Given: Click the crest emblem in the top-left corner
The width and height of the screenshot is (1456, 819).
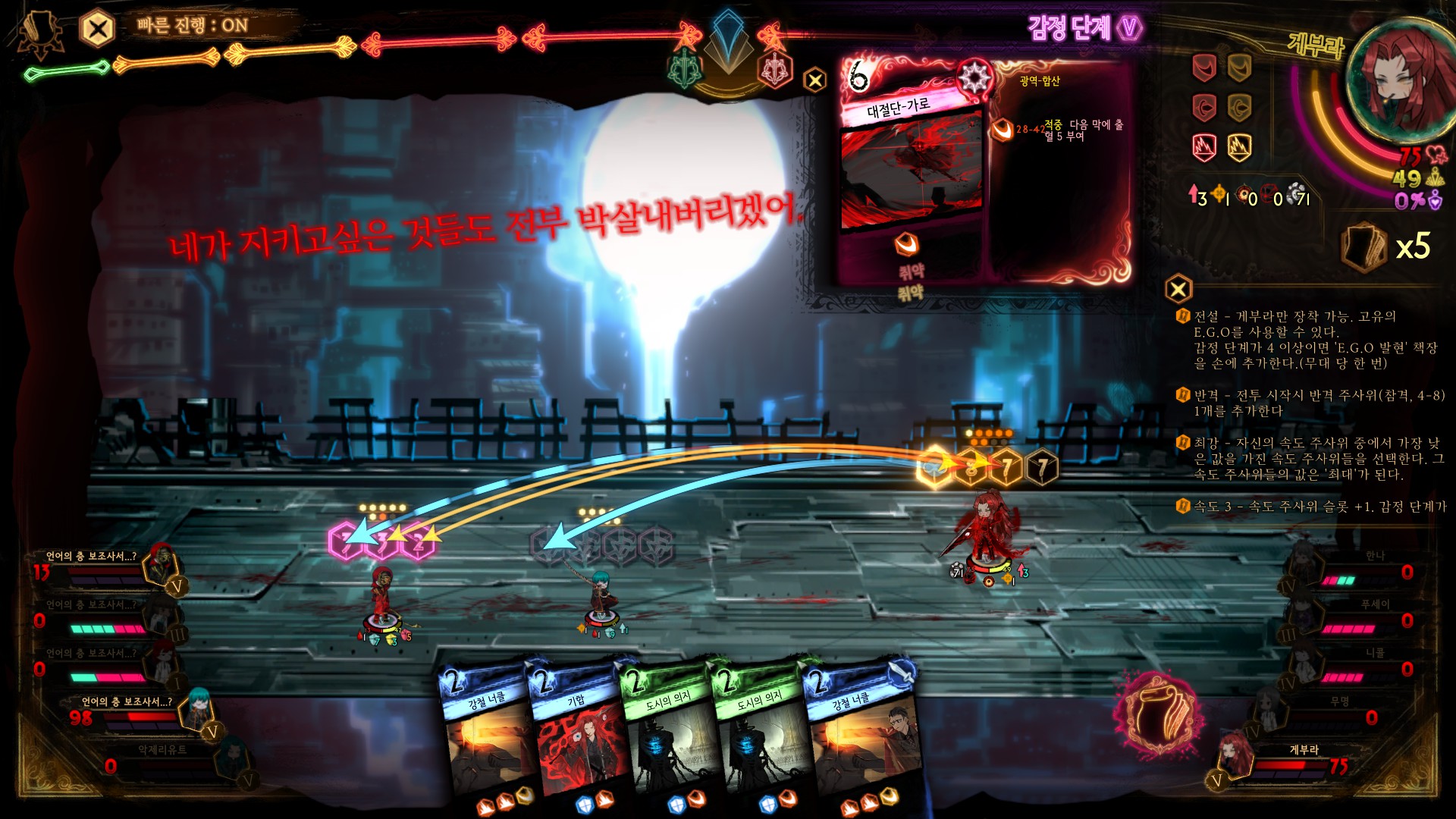Looking at the screenshot, I should click(x=39, y=34).
